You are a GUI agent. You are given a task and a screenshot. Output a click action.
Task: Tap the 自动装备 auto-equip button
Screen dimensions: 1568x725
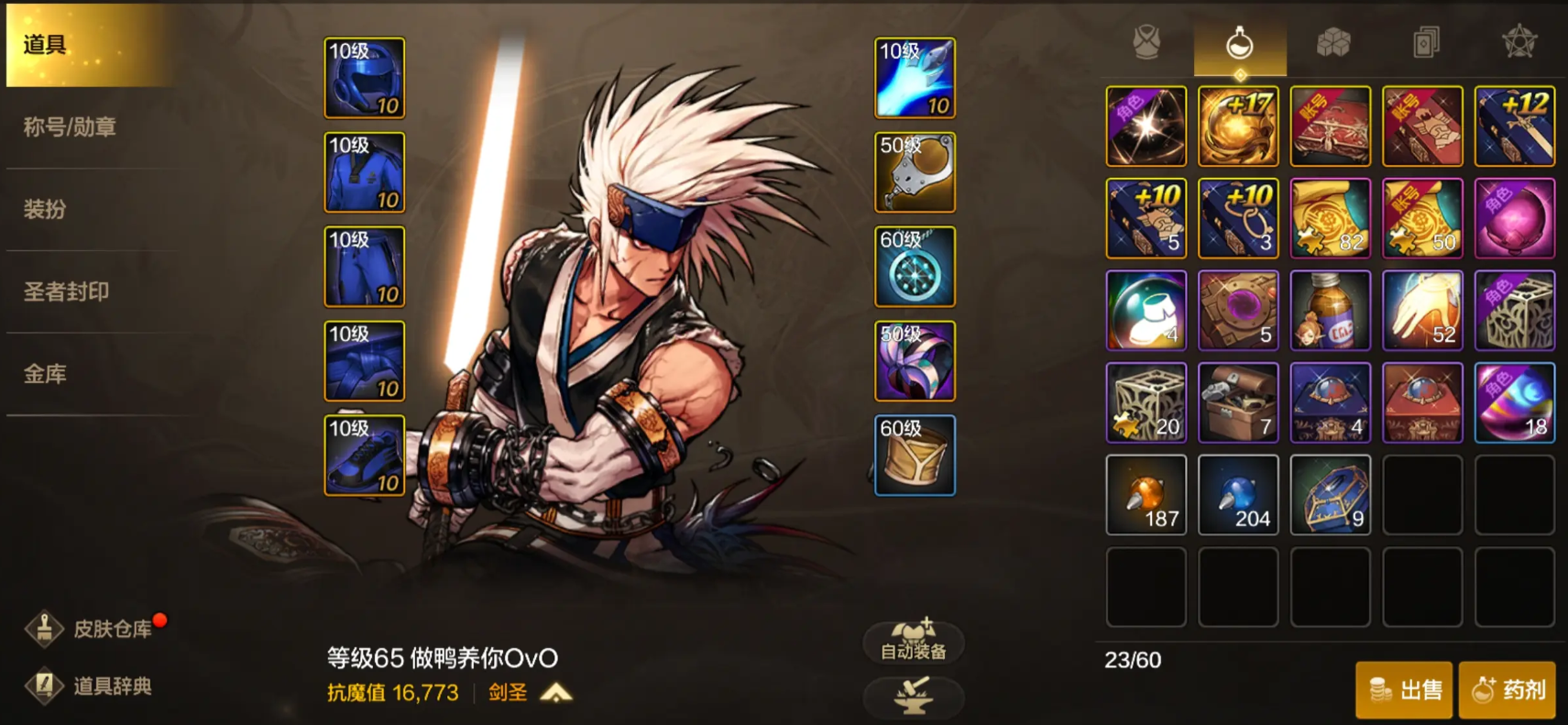pos(913,640)
